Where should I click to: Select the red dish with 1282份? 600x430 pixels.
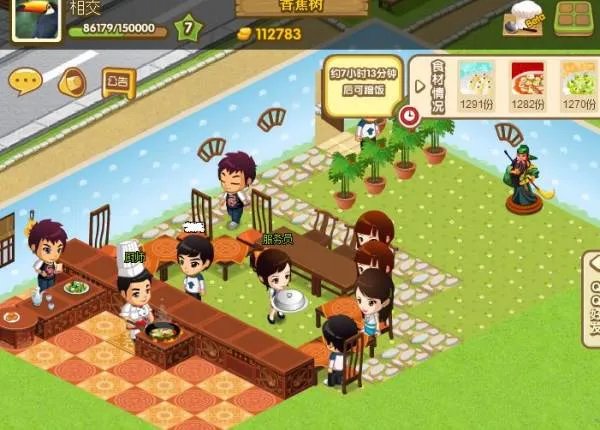(x=527, y=85)
